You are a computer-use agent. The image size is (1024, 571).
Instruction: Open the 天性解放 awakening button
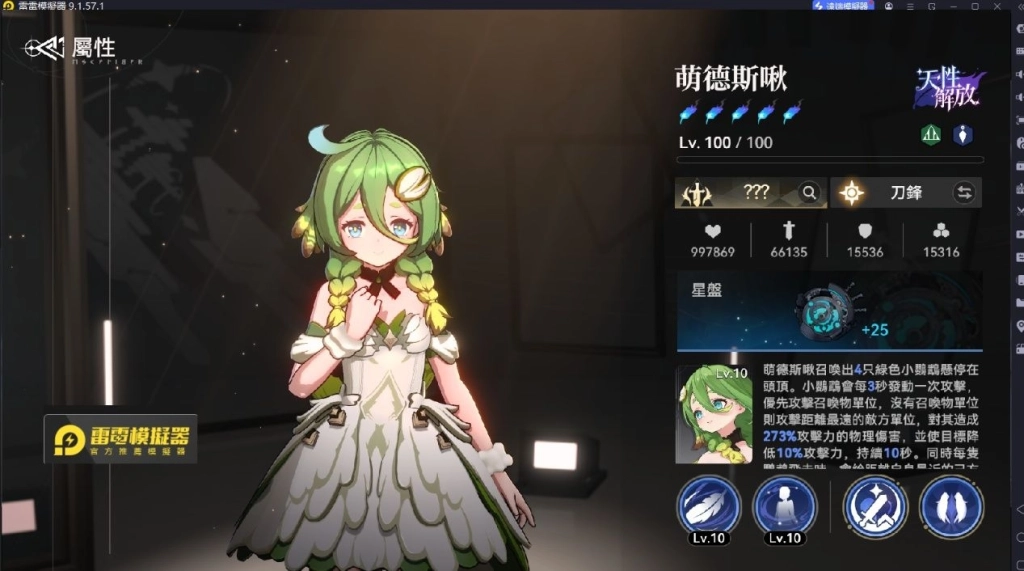[x=946, y=89]
